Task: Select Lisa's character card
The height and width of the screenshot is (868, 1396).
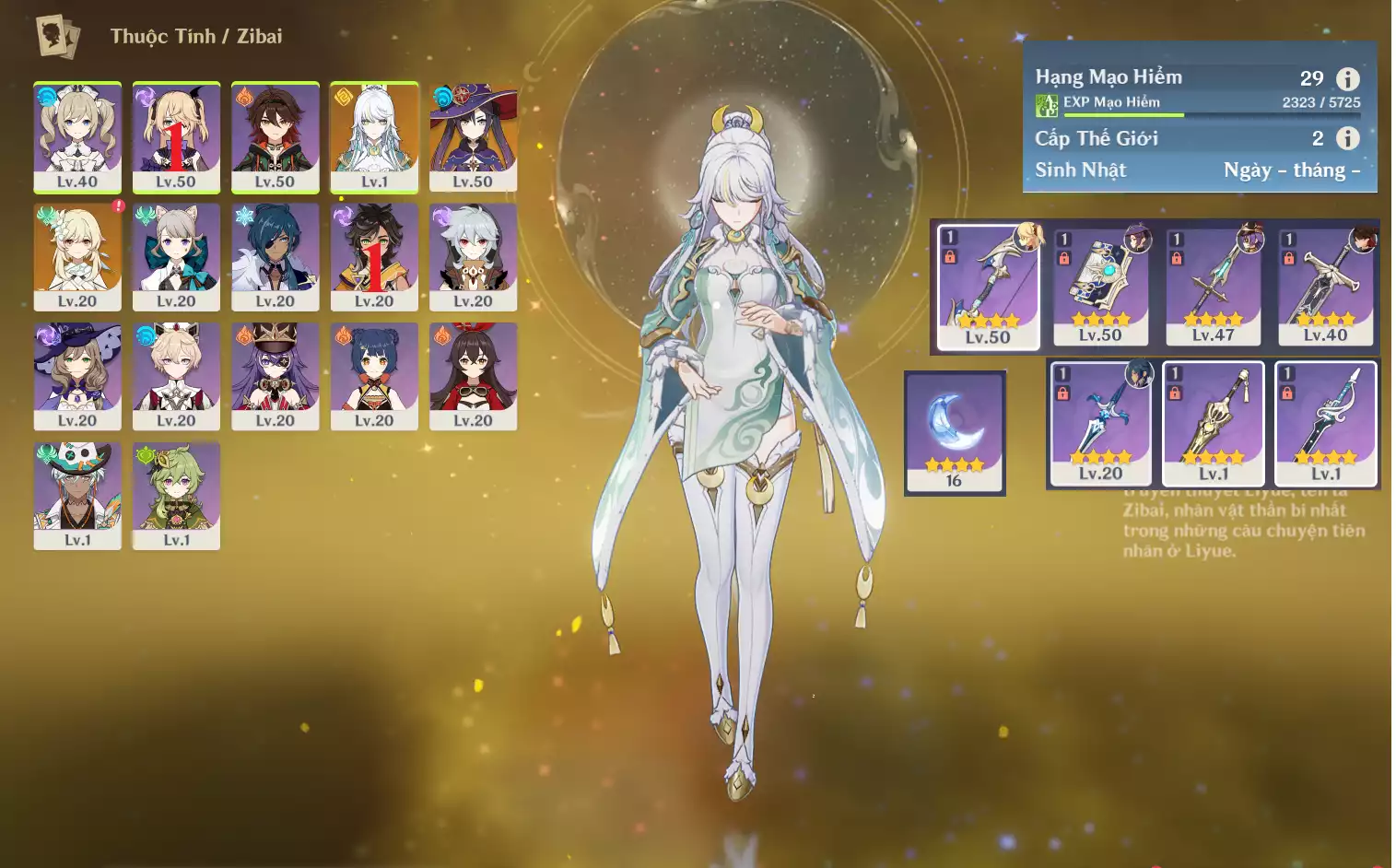Action: pos(77,376)
